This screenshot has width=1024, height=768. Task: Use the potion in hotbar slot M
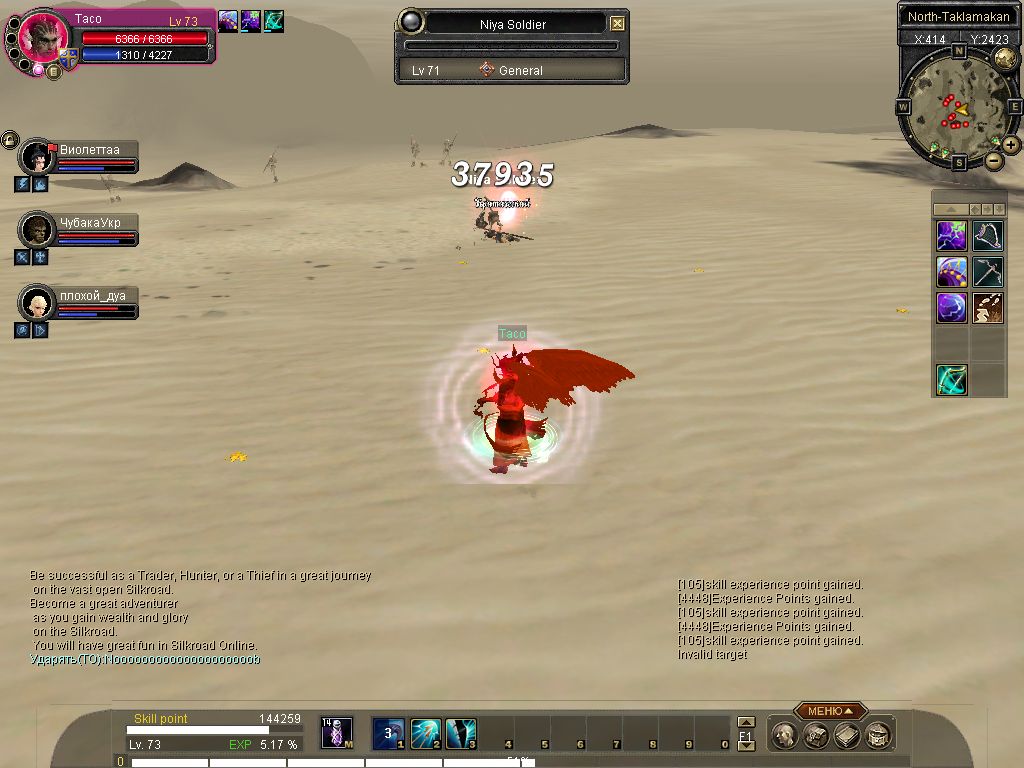coord(336,733)
